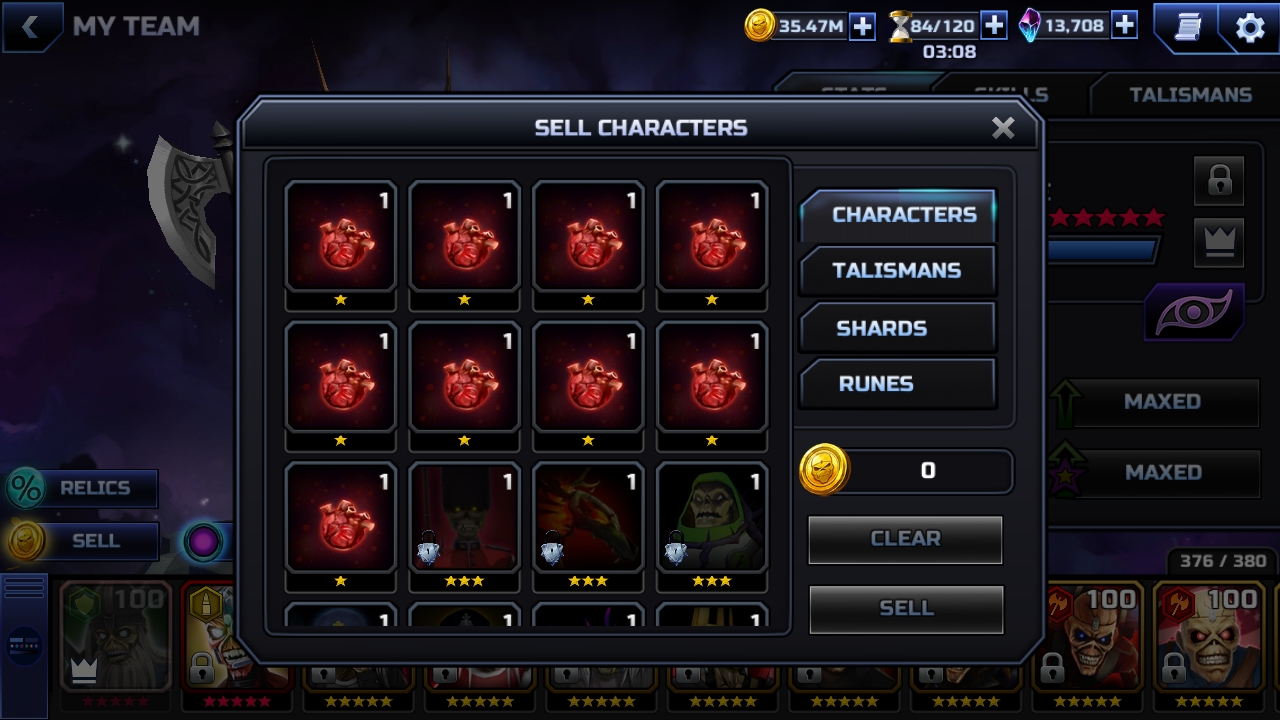
Task: Open the settings gear
Action: pos(1250,28)
